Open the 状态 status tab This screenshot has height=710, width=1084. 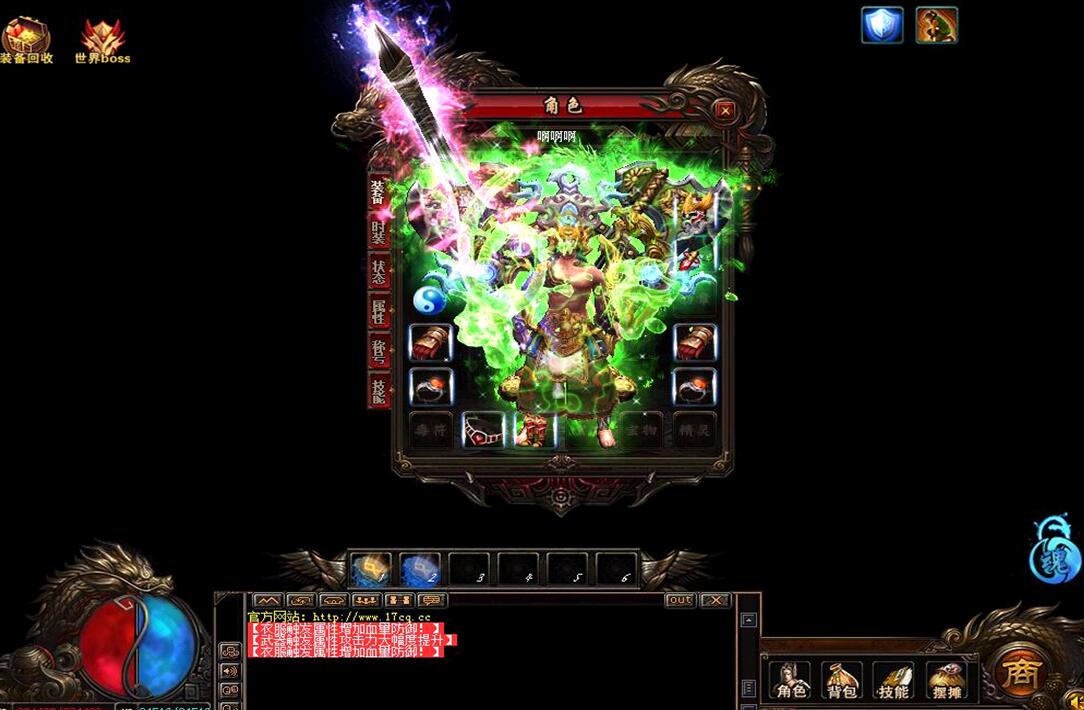(378, 271)
